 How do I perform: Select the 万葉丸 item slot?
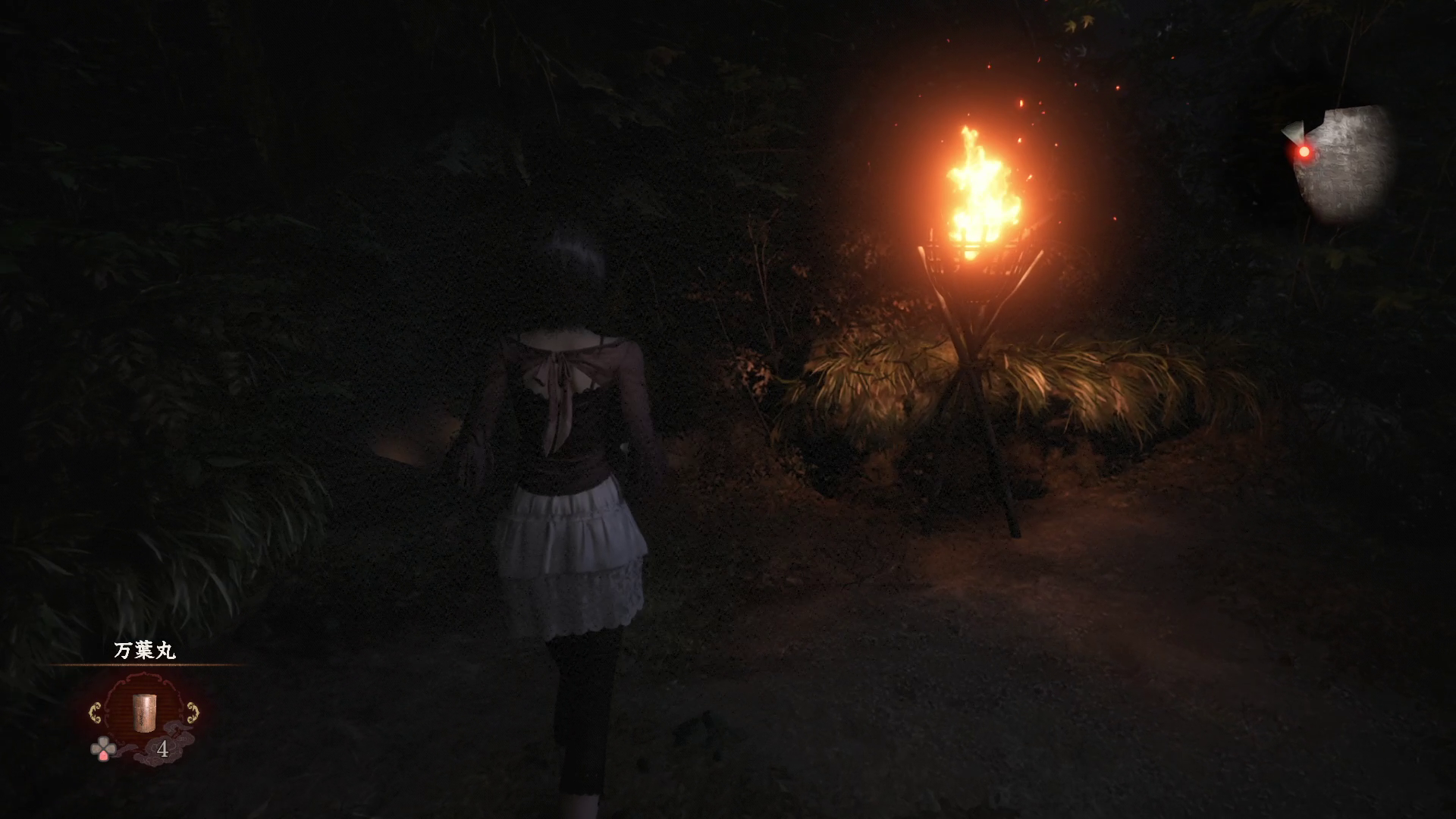pyautogui.click(x=143, y=713)
